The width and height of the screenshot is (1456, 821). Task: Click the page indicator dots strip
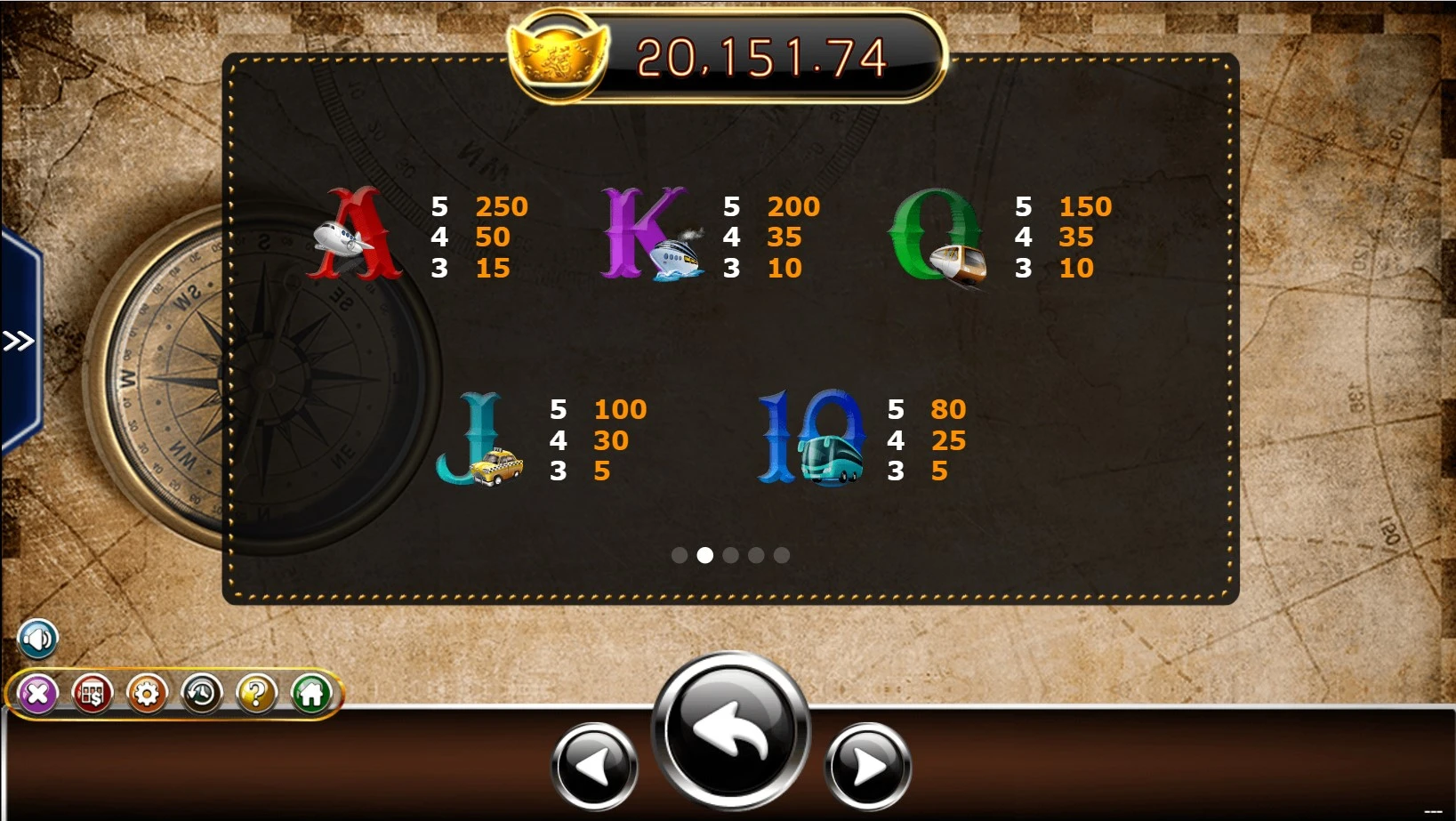[731, 554]
